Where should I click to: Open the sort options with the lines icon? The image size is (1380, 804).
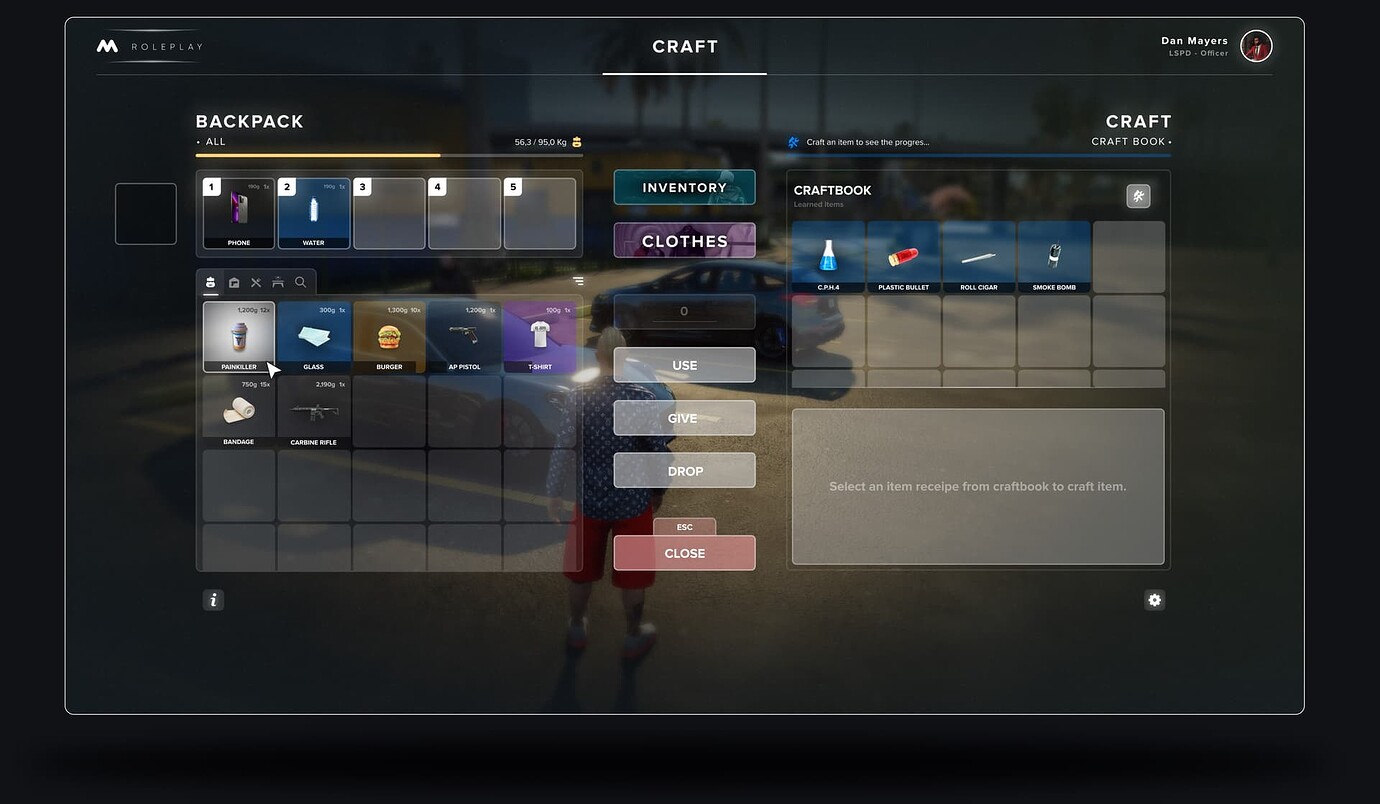coord(578,281)
